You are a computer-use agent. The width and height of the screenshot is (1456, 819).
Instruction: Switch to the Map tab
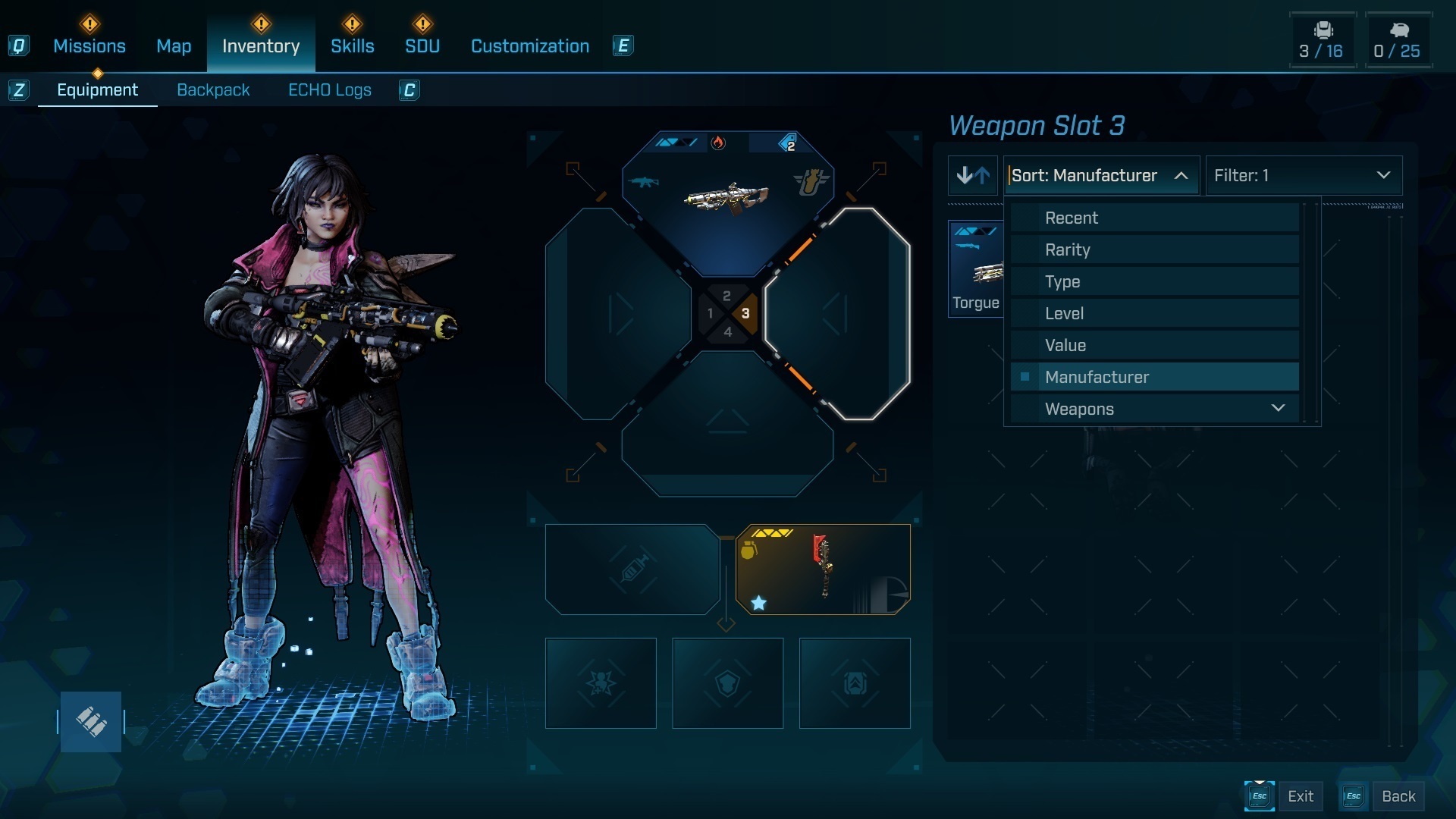(174, 46)
